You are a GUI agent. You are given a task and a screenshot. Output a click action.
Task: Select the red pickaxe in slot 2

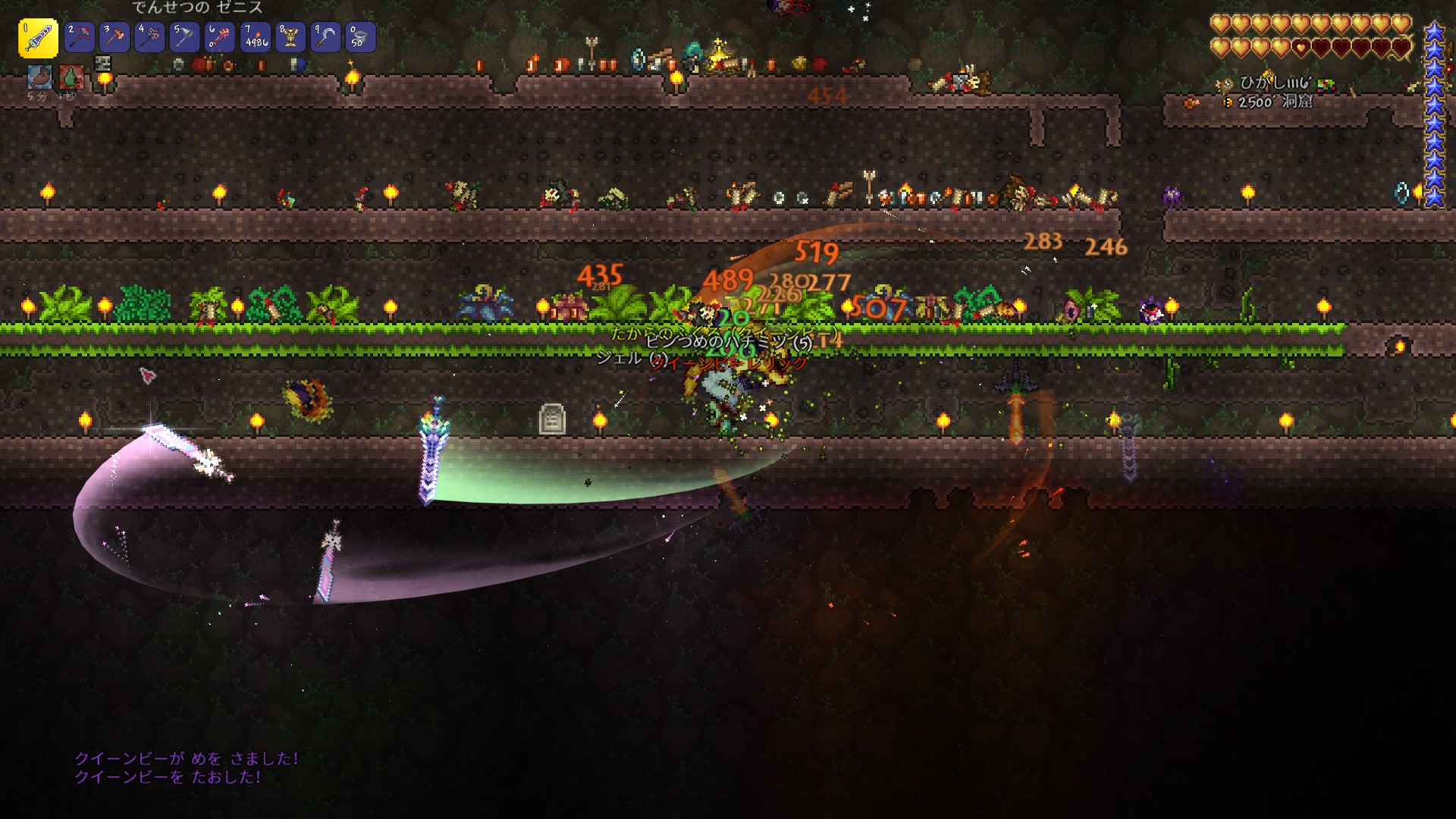(79, 37)
